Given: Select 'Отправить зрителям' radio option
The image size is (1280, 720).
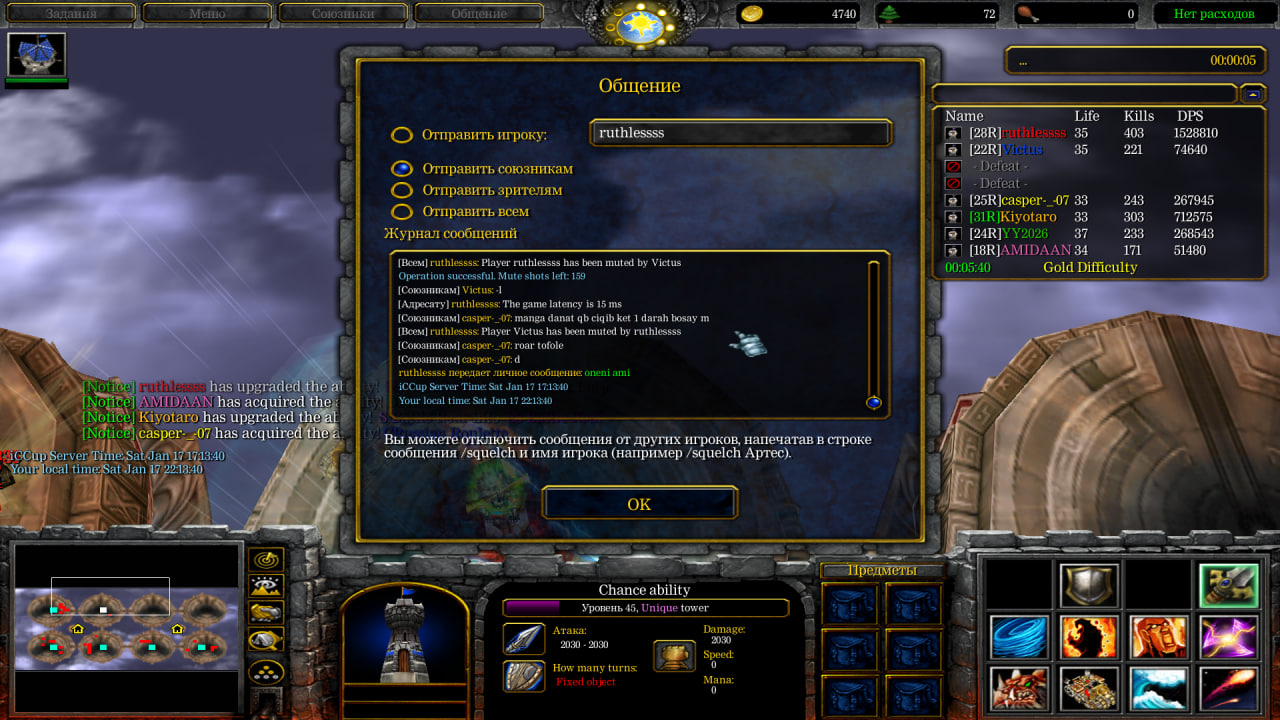Looking at the screenshot, I should (x=401, y=190).
